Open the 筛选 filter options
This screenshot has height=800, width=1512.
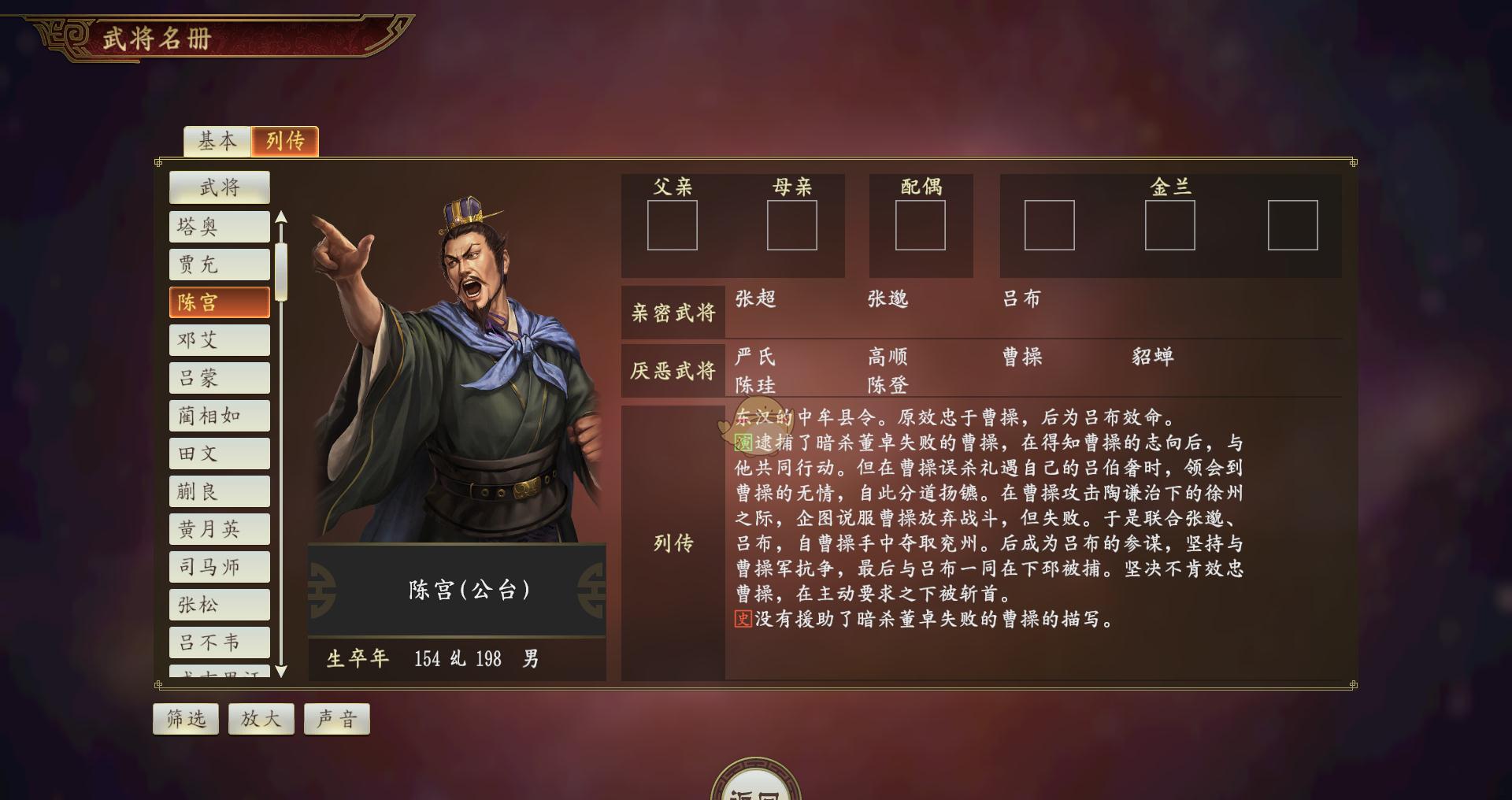pyautogui.click(x=185, y=717)
